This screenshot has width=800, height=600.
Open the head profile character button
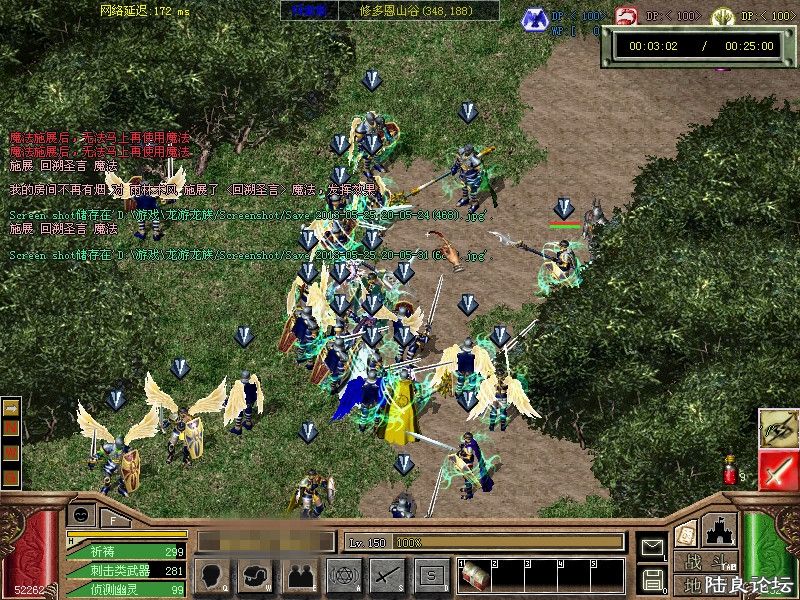pyautogui.click(x=213, y=575)
